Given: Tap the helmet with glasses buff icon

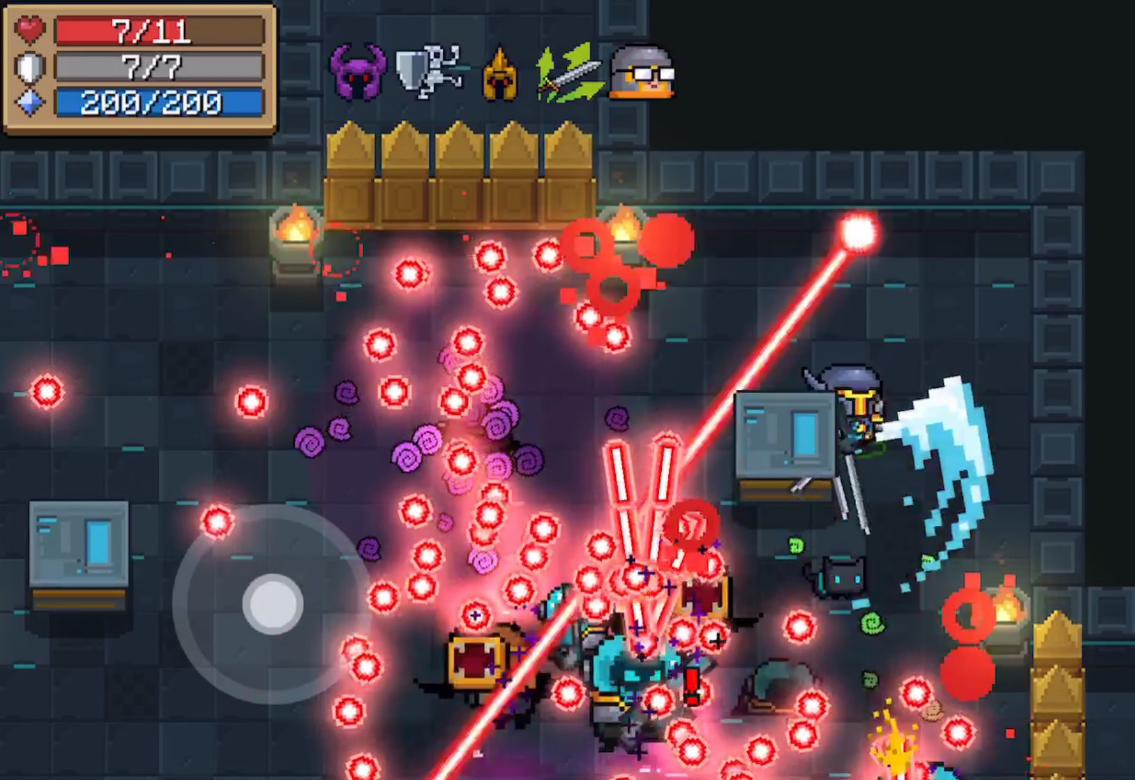Looking at the screenshot, I should click(641, 73).
